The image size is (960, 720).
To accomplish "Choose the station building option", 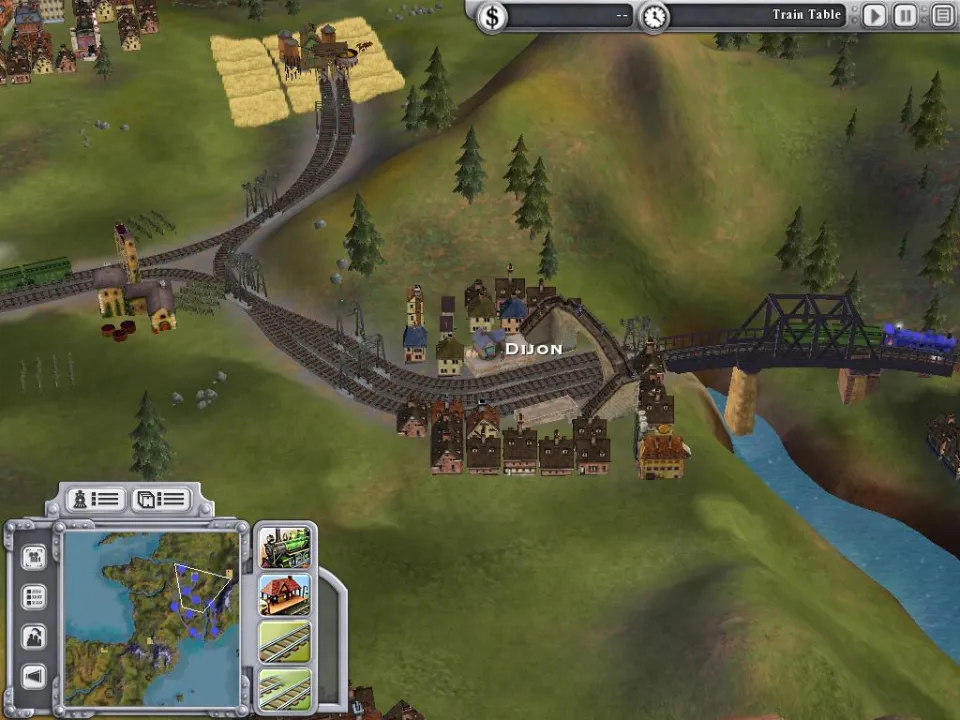I will coord(285,595).
